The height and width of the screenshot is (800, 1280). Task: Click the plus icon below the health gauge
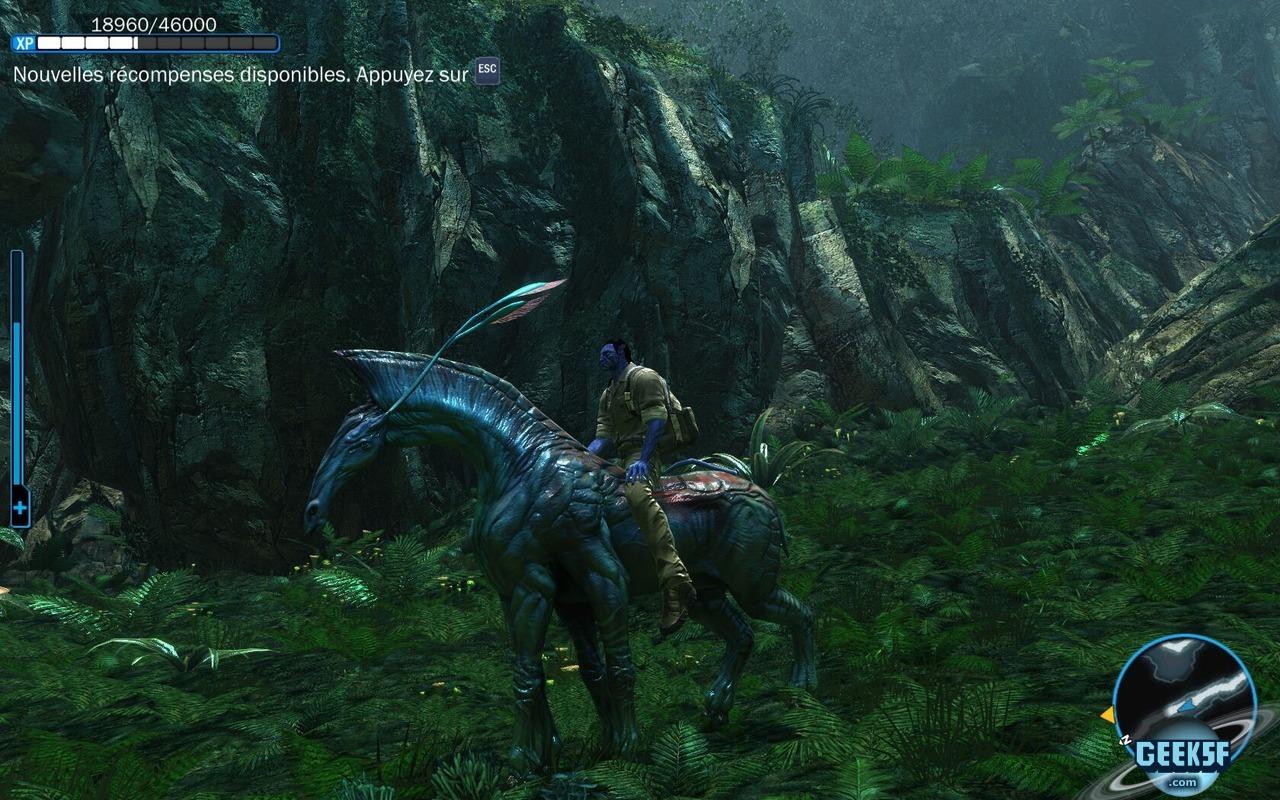(x=19, y=510)
